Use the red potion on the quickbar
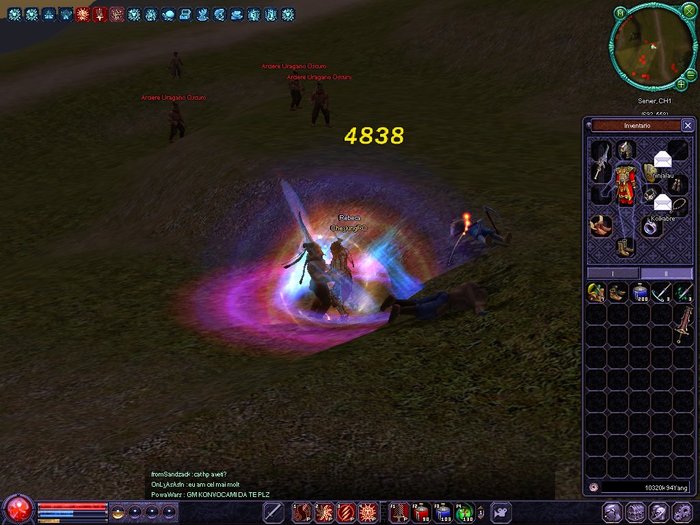 pyautogui.click(x=420, y=513)
